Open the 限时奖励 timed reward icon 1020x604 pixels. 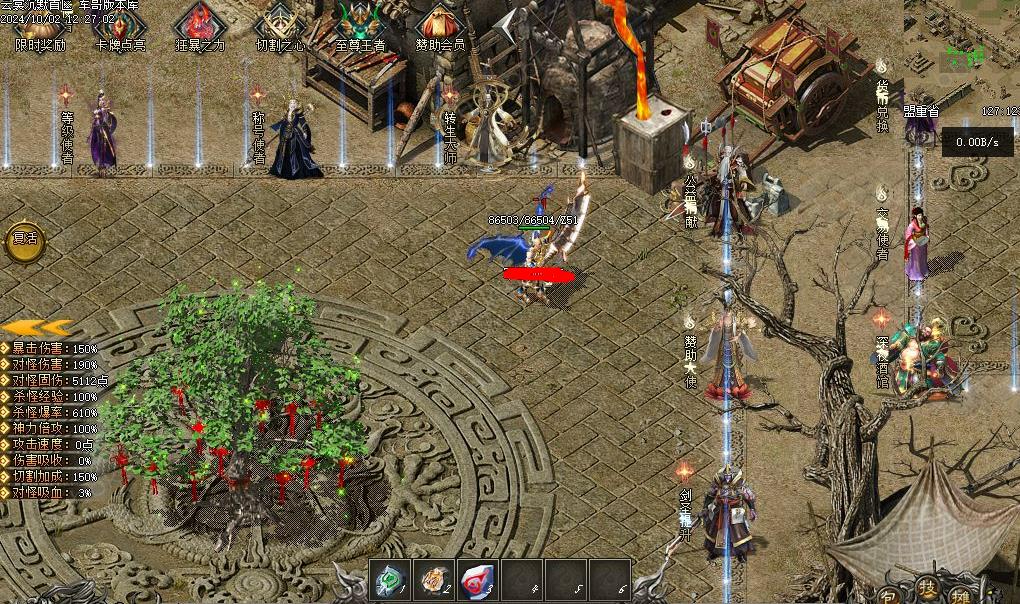pos(40,26)
